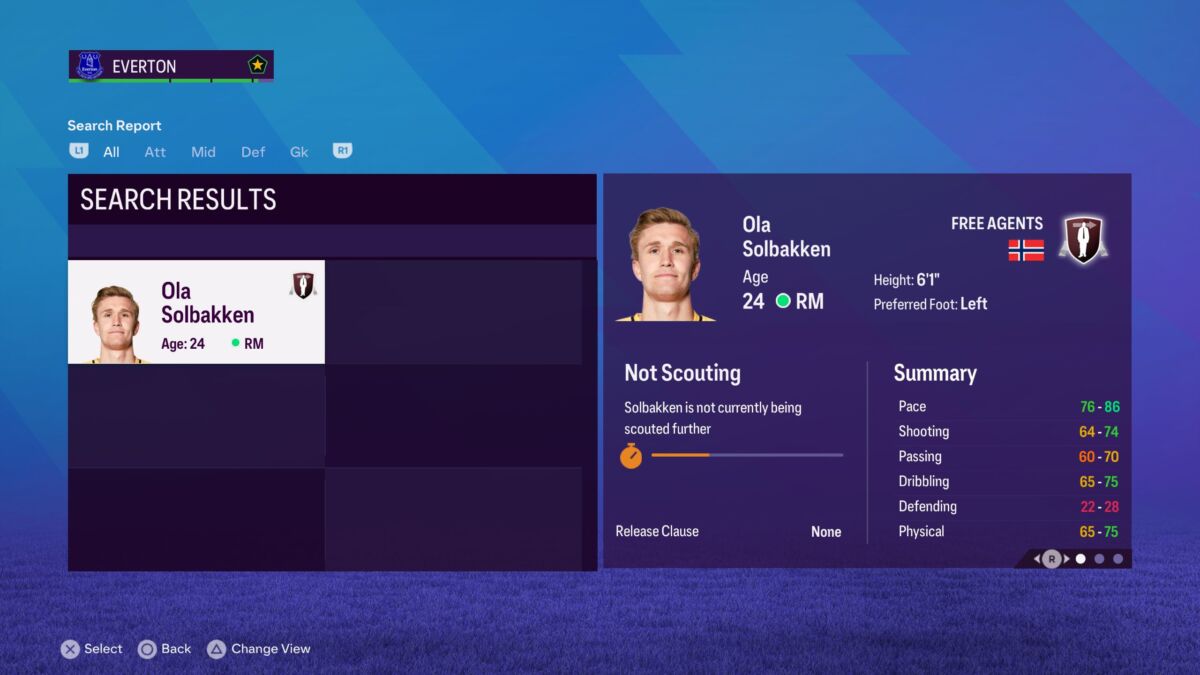The width and height of the screenshot is (1200, 675).
Task: Open the Everton club banner
Action: click(x=171, y=66)
